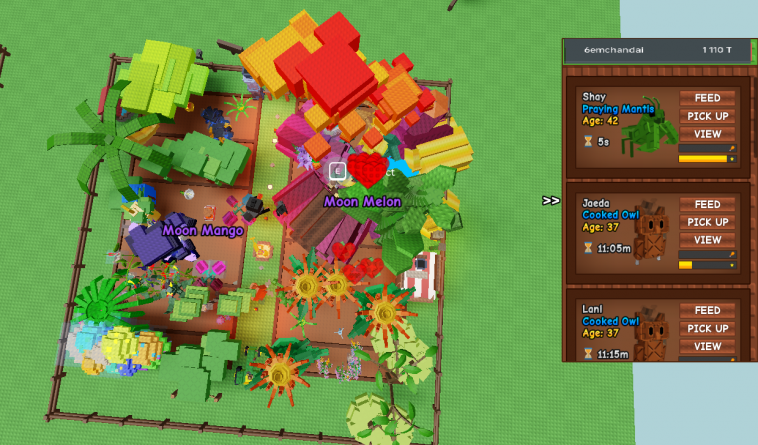Feed Lani the Cooked Owl
This screenshot has height=445, width=758.
click(707, 311)
